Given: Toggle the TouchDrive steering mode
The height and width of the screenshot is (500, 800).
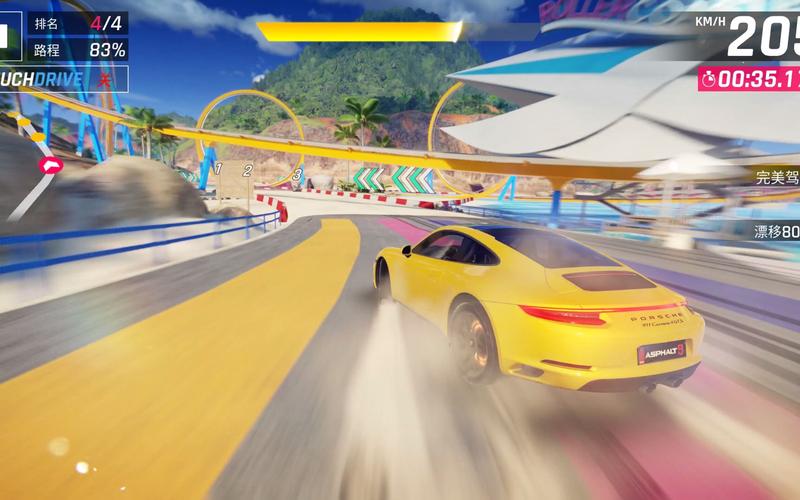Looking at the screenshot, I should tap(62, 77).
